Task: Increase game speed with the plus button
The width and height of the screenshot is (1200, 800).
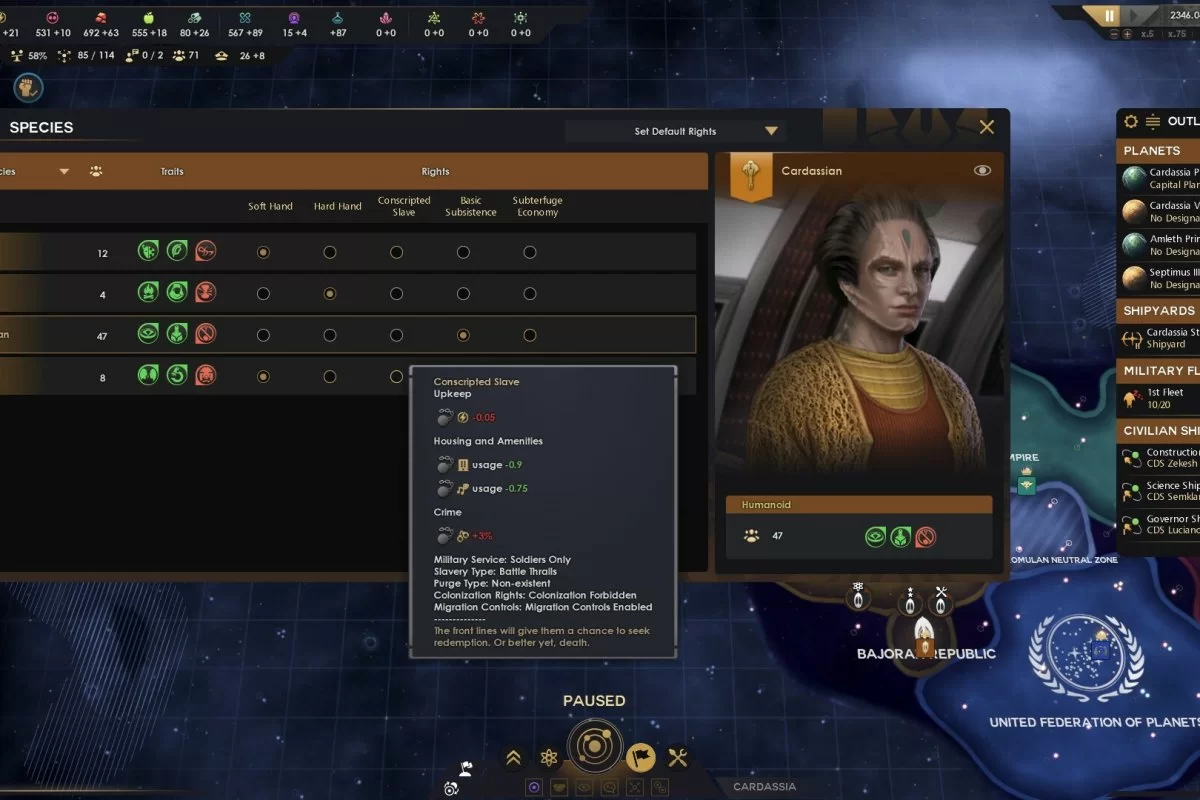Action: coord(1127,34)
